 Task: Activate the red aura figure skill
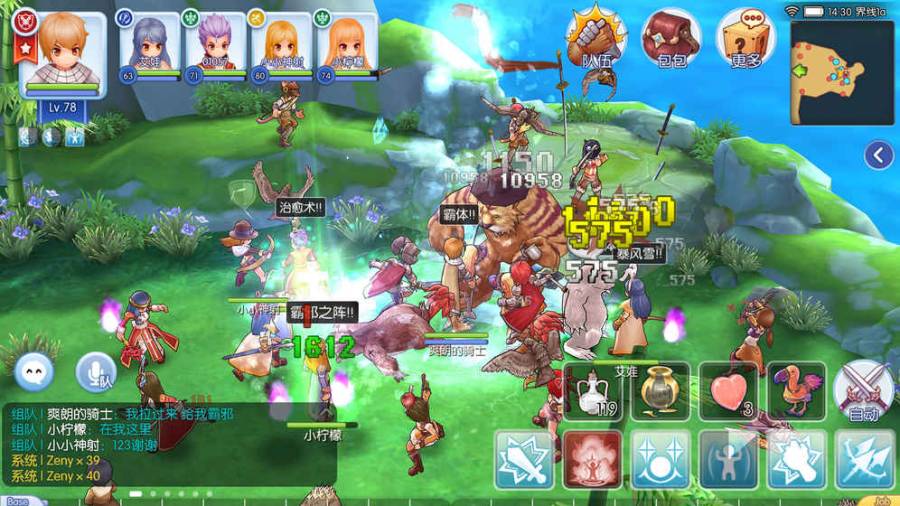coord(592,459)
